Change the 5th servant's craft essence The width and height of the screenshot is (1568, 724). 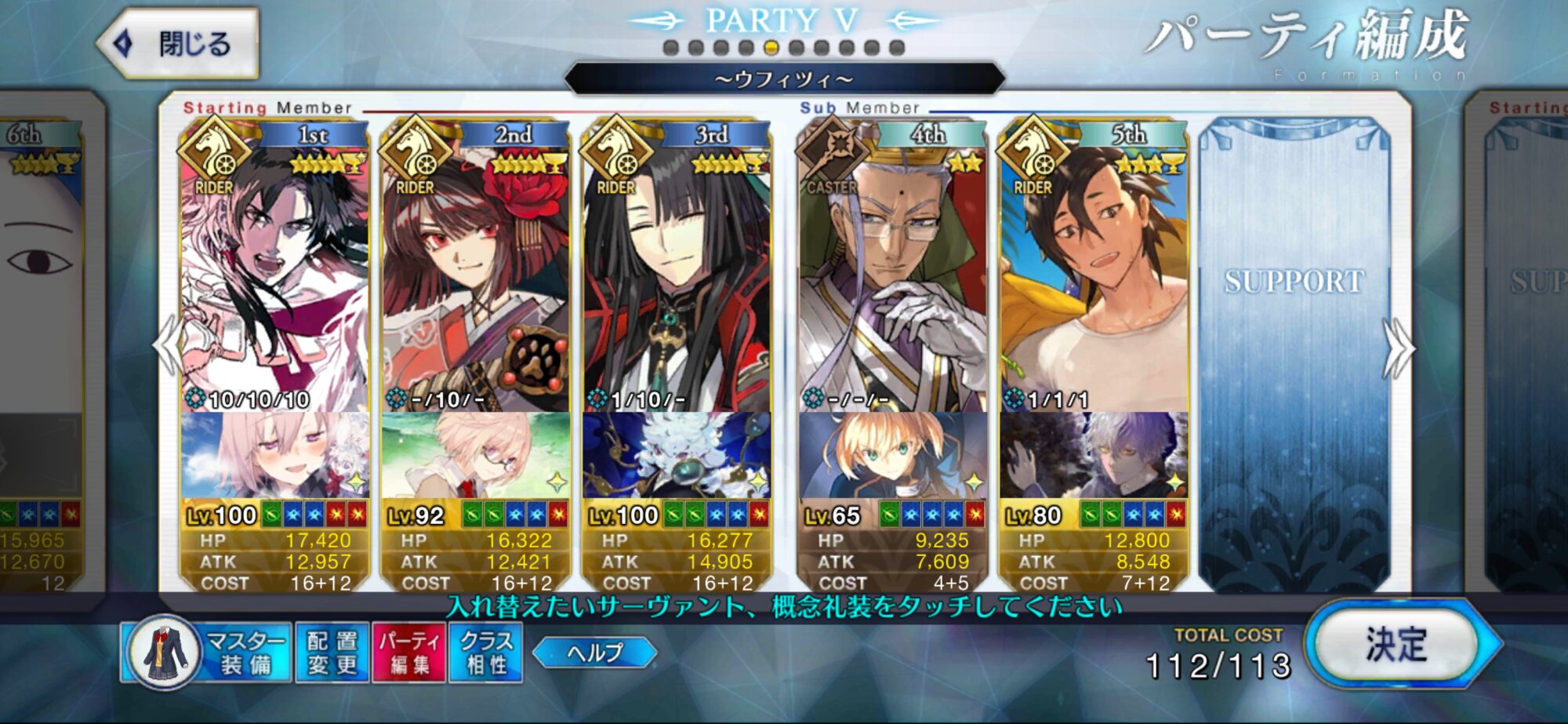pyautogui.click(x=1093, y=455)
